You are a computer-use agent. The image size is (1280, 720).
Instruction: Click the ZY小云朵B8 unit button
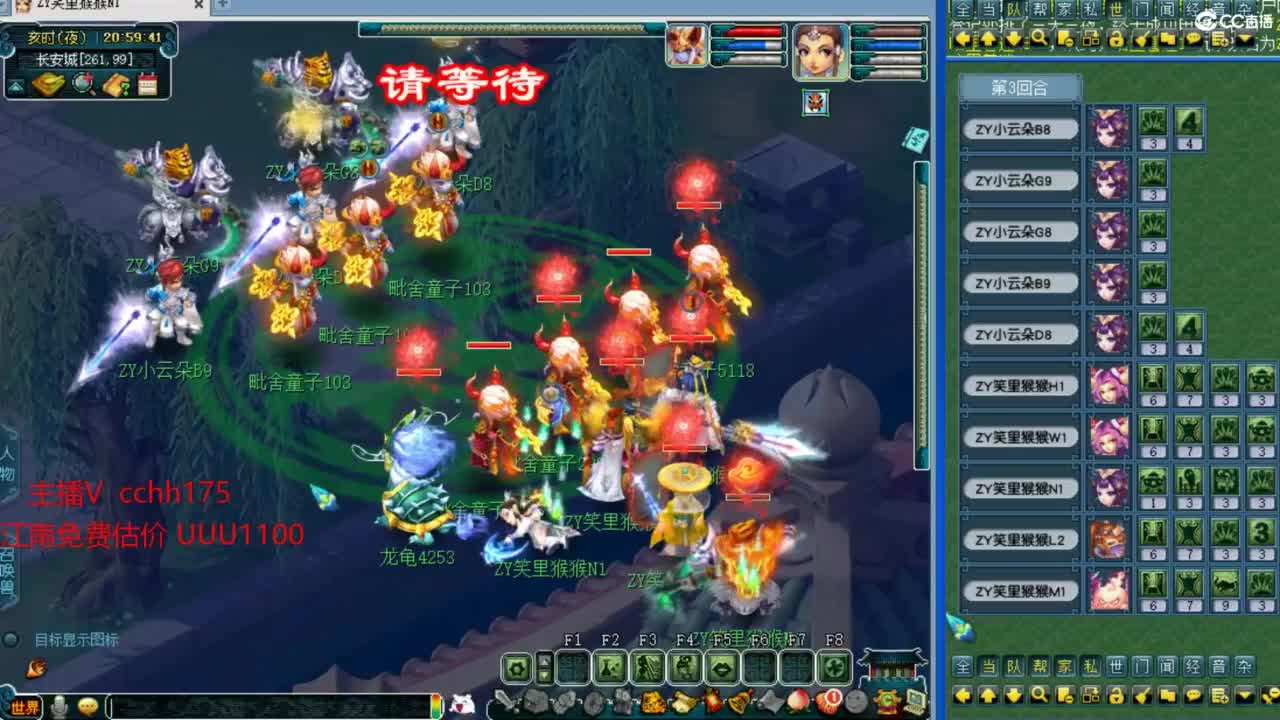coord(1018,128)
